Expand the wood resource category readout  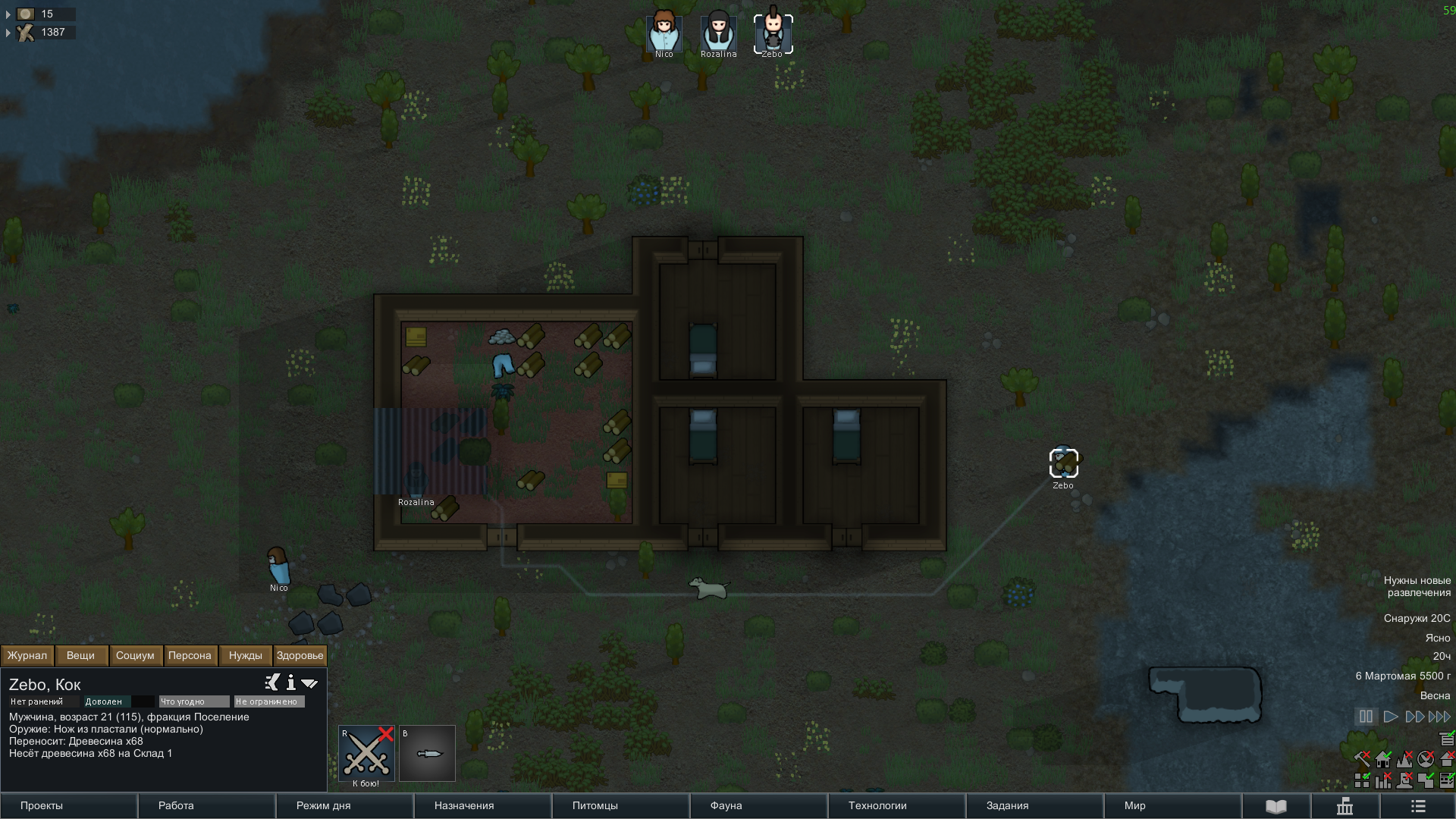[8, 33]
